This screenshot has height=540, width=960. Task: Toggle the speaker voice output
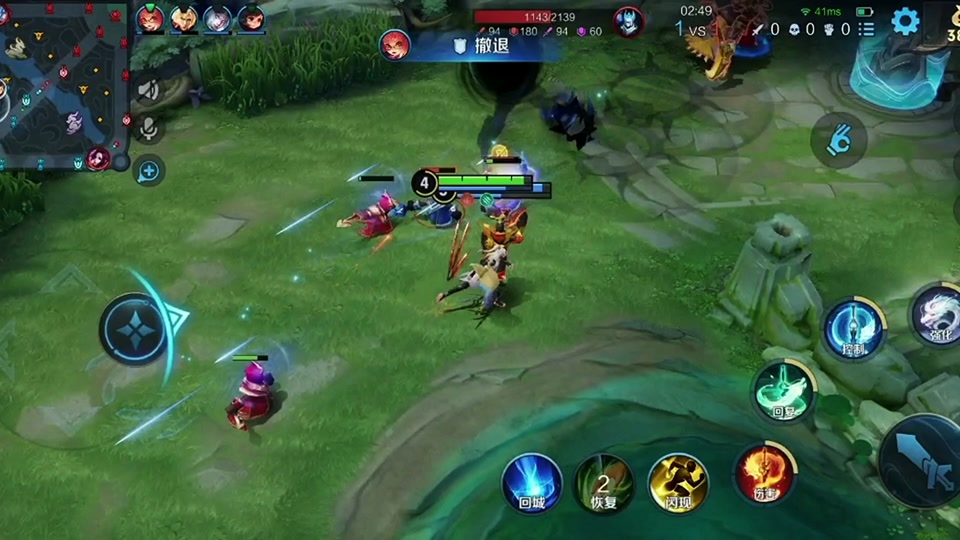click(x=149, y=91)
